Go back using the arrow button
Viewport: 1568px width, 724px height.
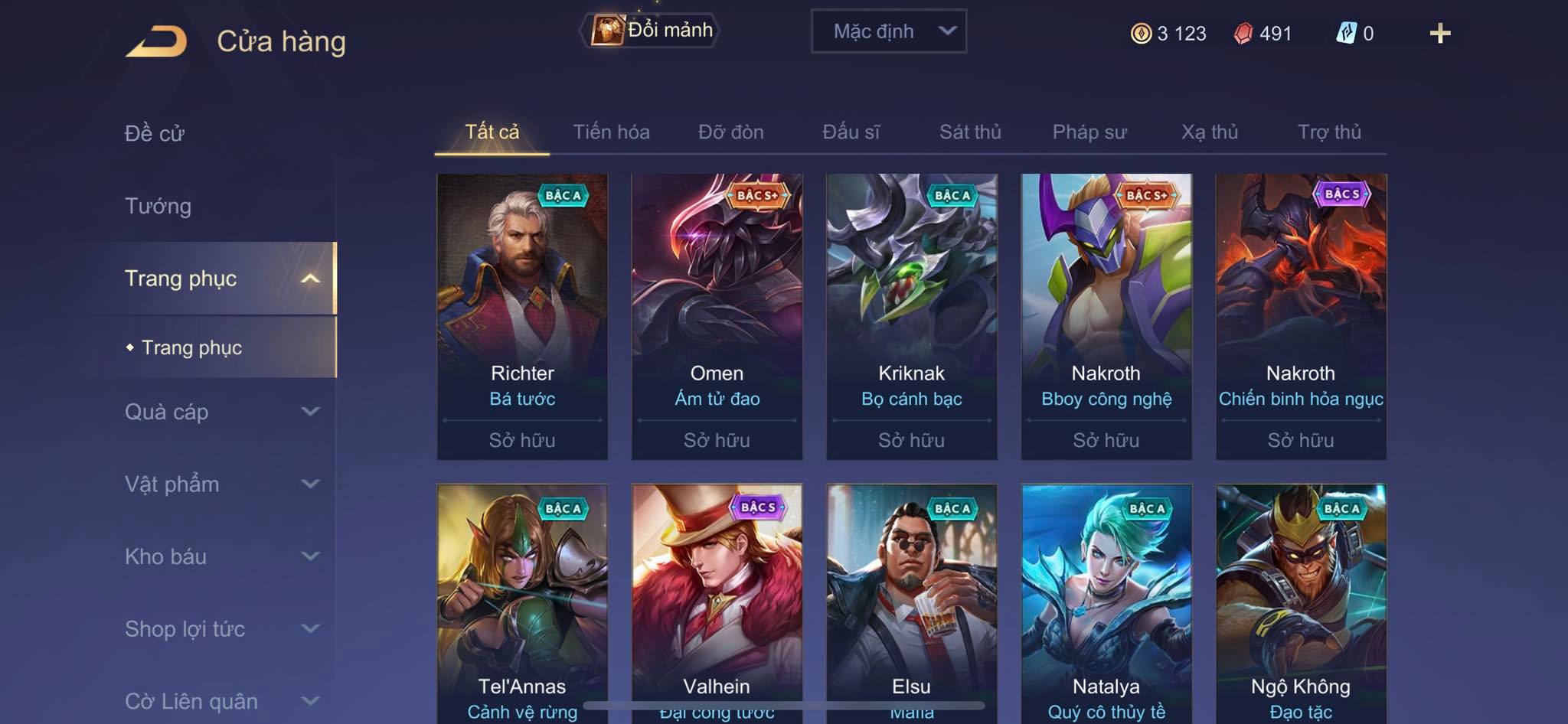pos(157,41)
